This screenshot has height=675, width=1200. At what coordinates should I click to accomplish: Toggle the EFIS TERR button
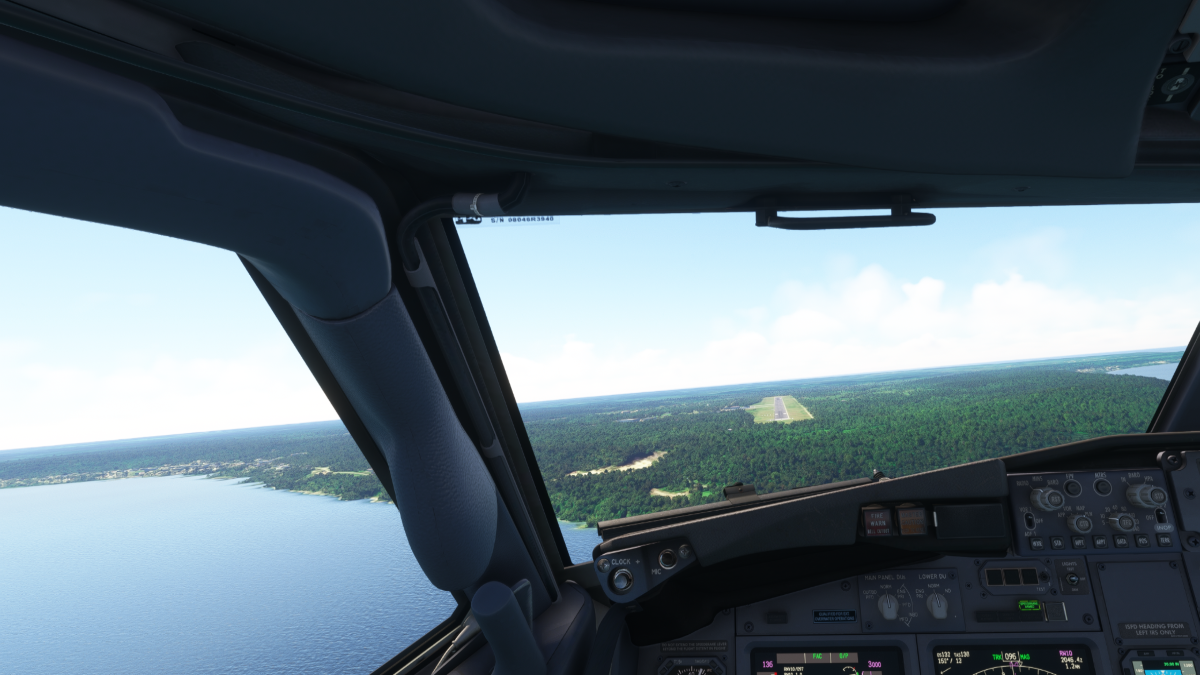point(1163,539)
